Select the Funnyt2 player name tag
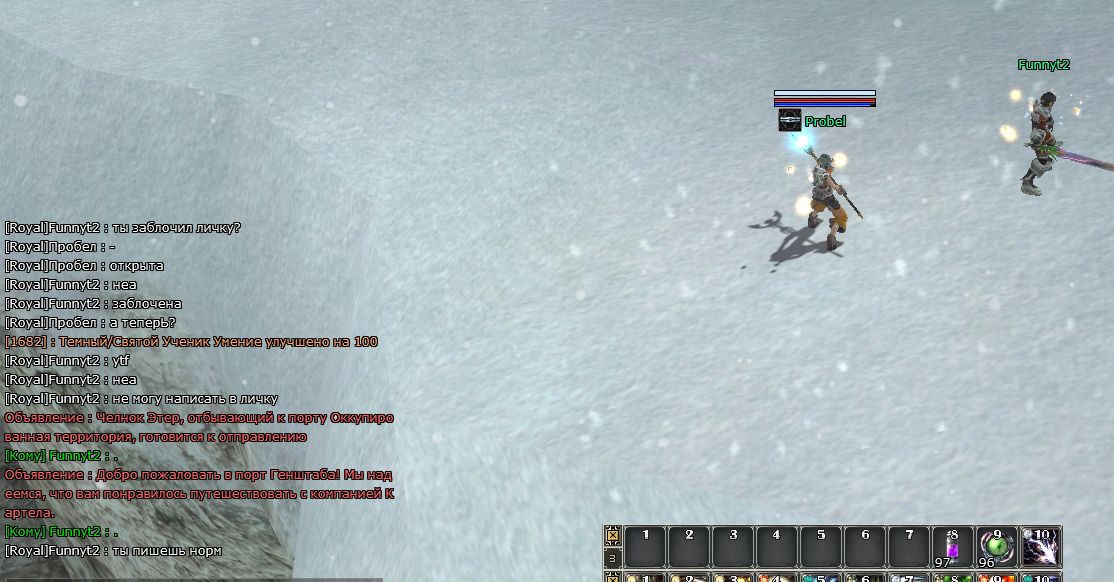The image size is (1114, 582). 1044,65
